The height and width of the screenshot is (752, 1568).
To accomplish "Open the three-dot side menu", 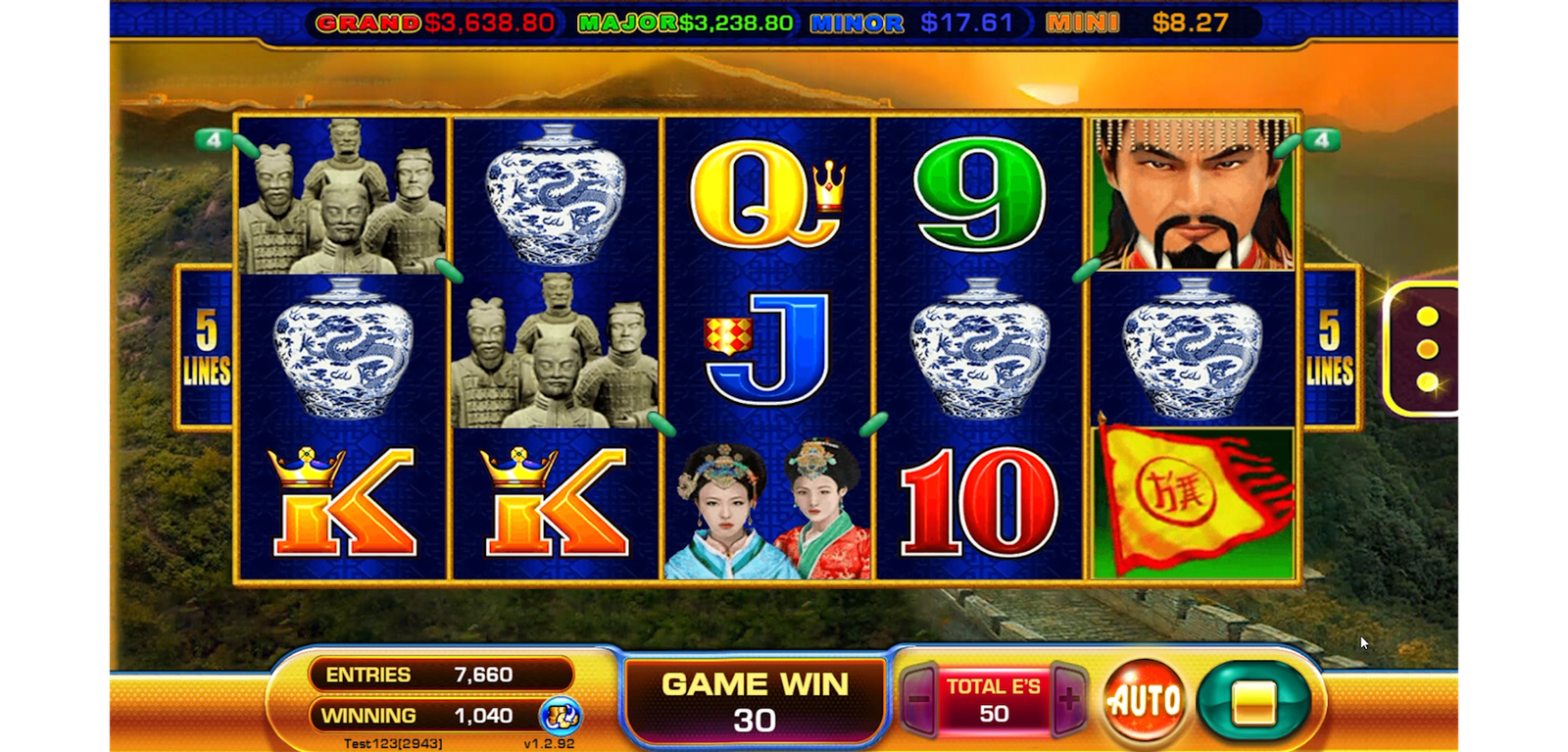I will coord(1427,348).
